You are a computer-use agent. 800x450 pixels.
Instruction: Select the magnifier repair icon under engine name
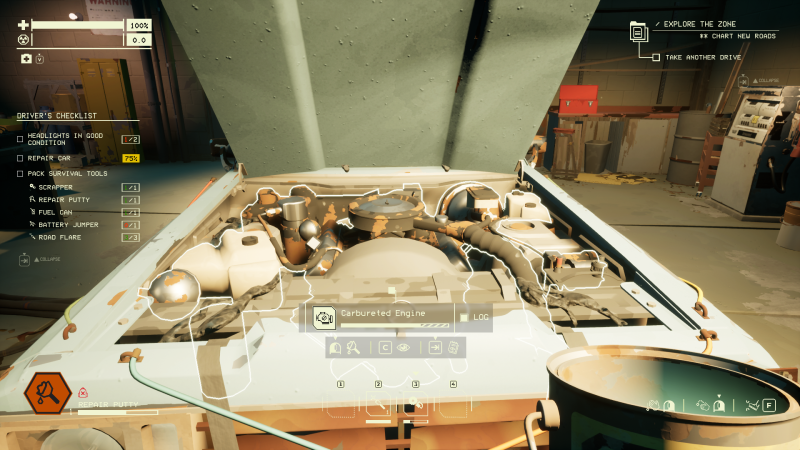click(x=353, y=348)
